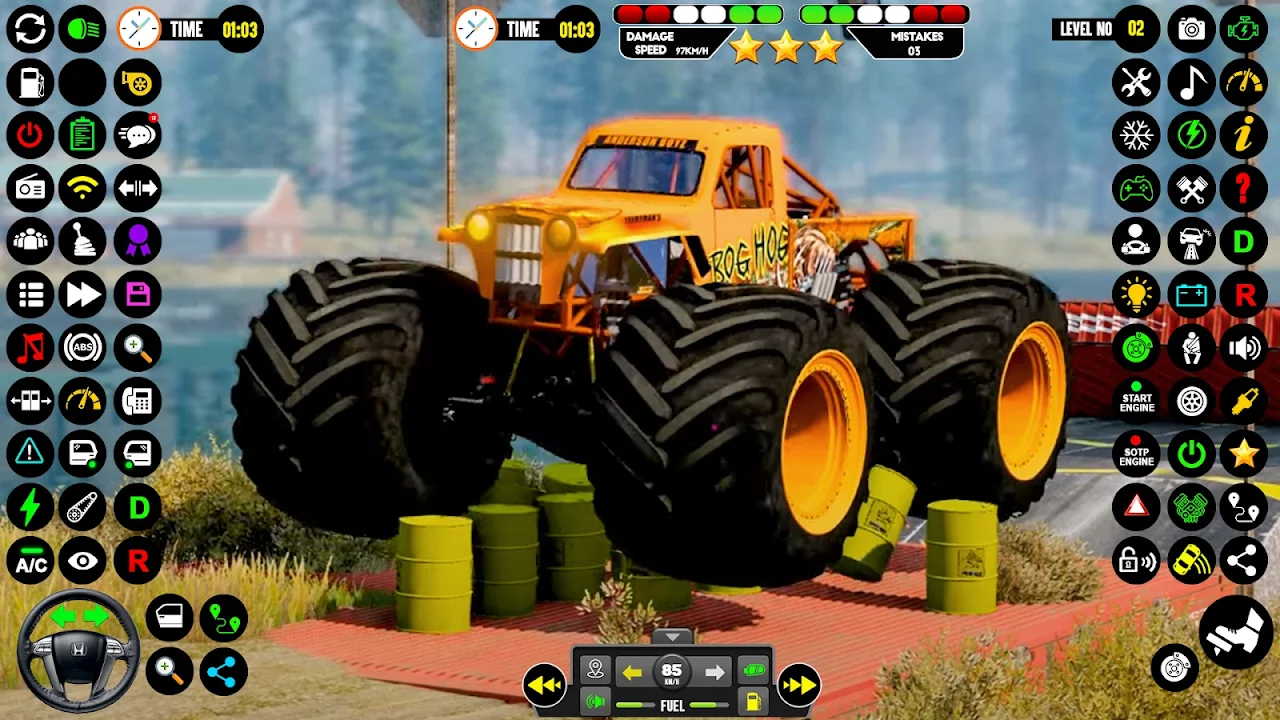Toggle the red power button
The width and height of the screenshot is (1280, 720).
click(x=30, y=135)
